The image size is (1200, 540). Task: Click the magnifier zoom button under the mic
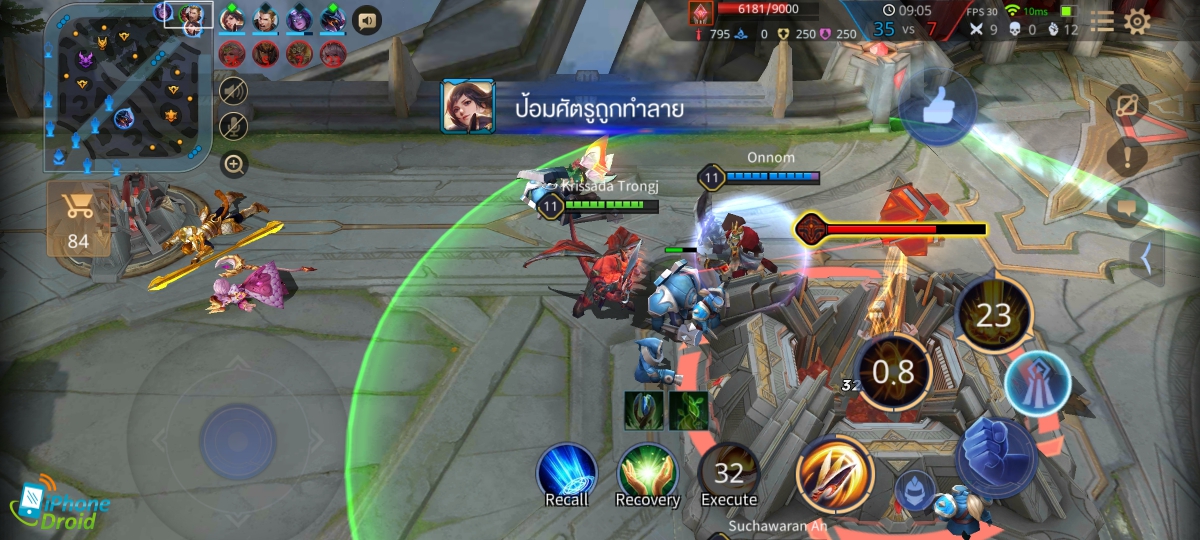[x=234, y=164]
